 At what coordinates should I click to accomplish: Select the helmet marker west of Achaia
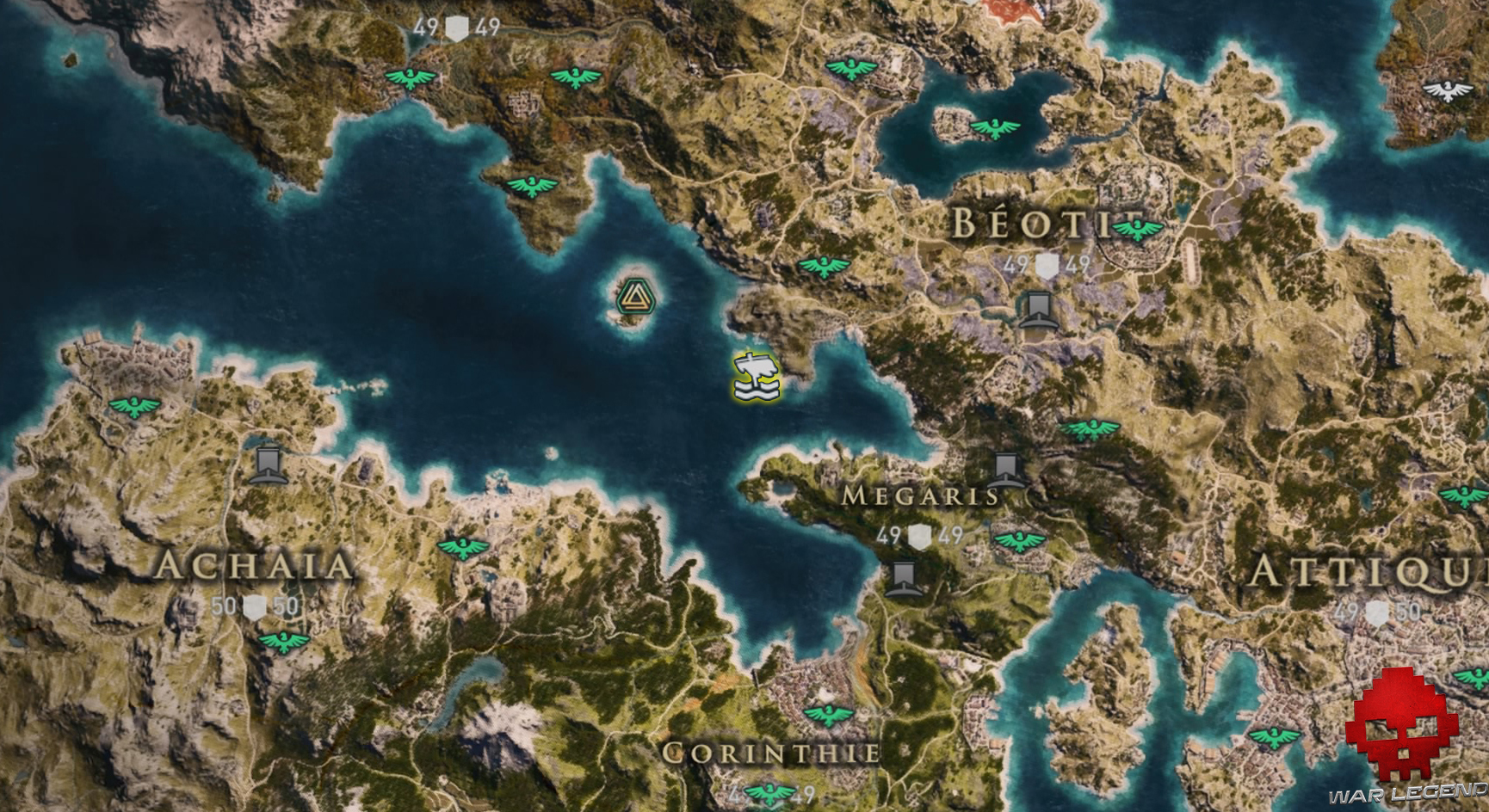pos(268,466)
